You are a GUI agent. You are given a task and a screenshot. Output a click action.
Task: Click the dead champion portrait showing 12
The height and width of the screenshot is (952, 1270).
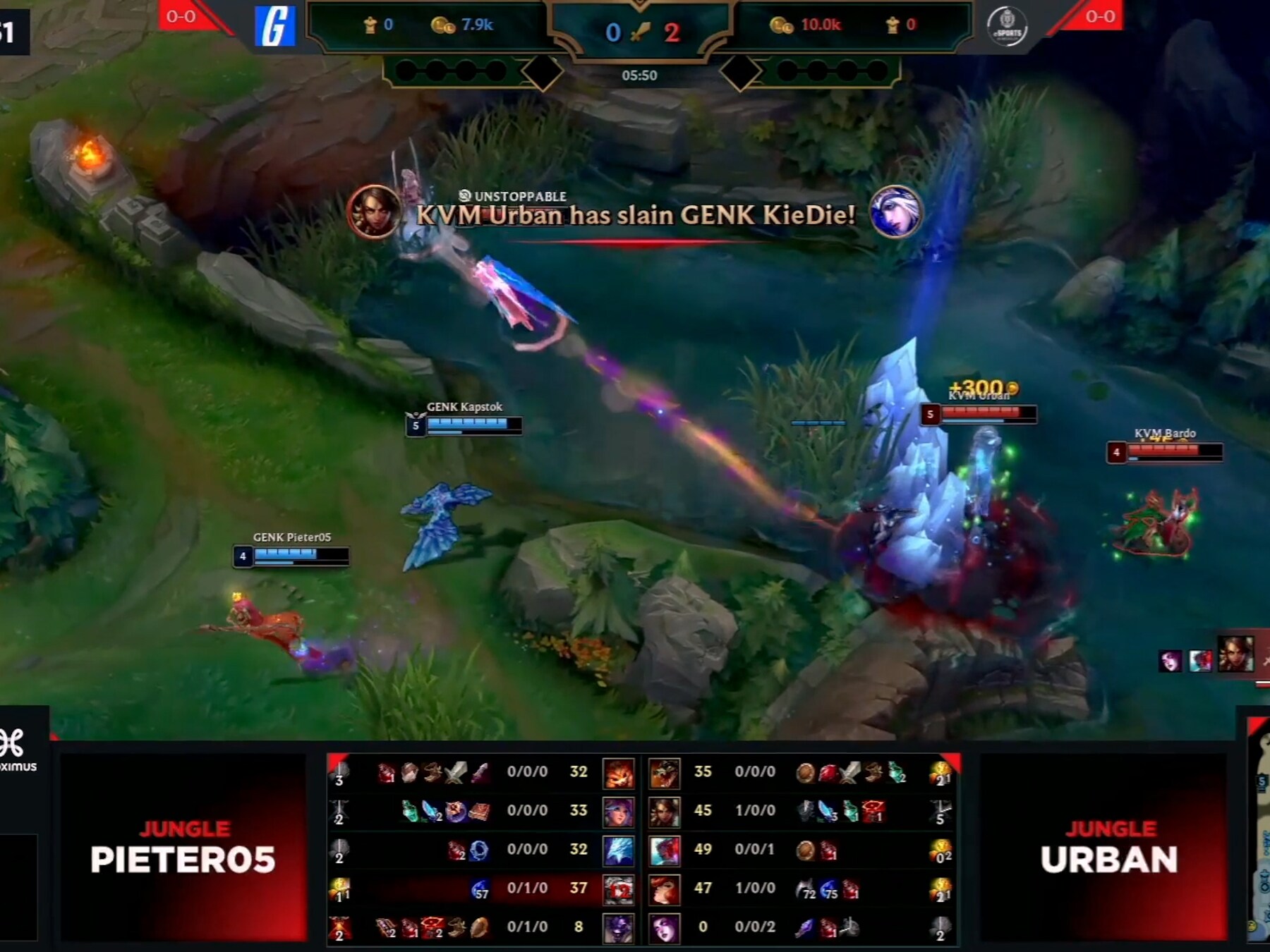coord(618,889)
